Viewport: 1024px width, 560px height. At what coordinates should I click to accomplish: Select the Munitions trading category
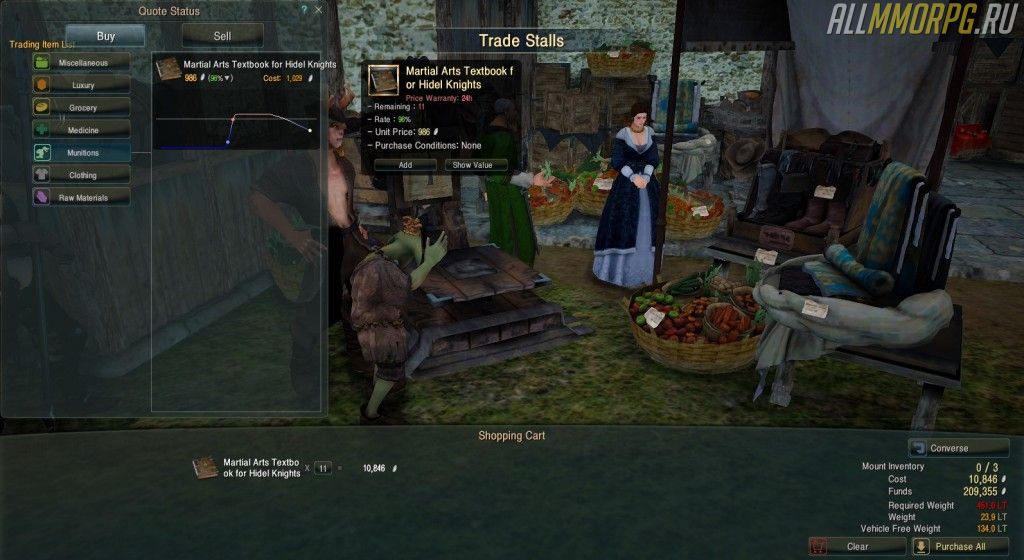click(81, 153)
